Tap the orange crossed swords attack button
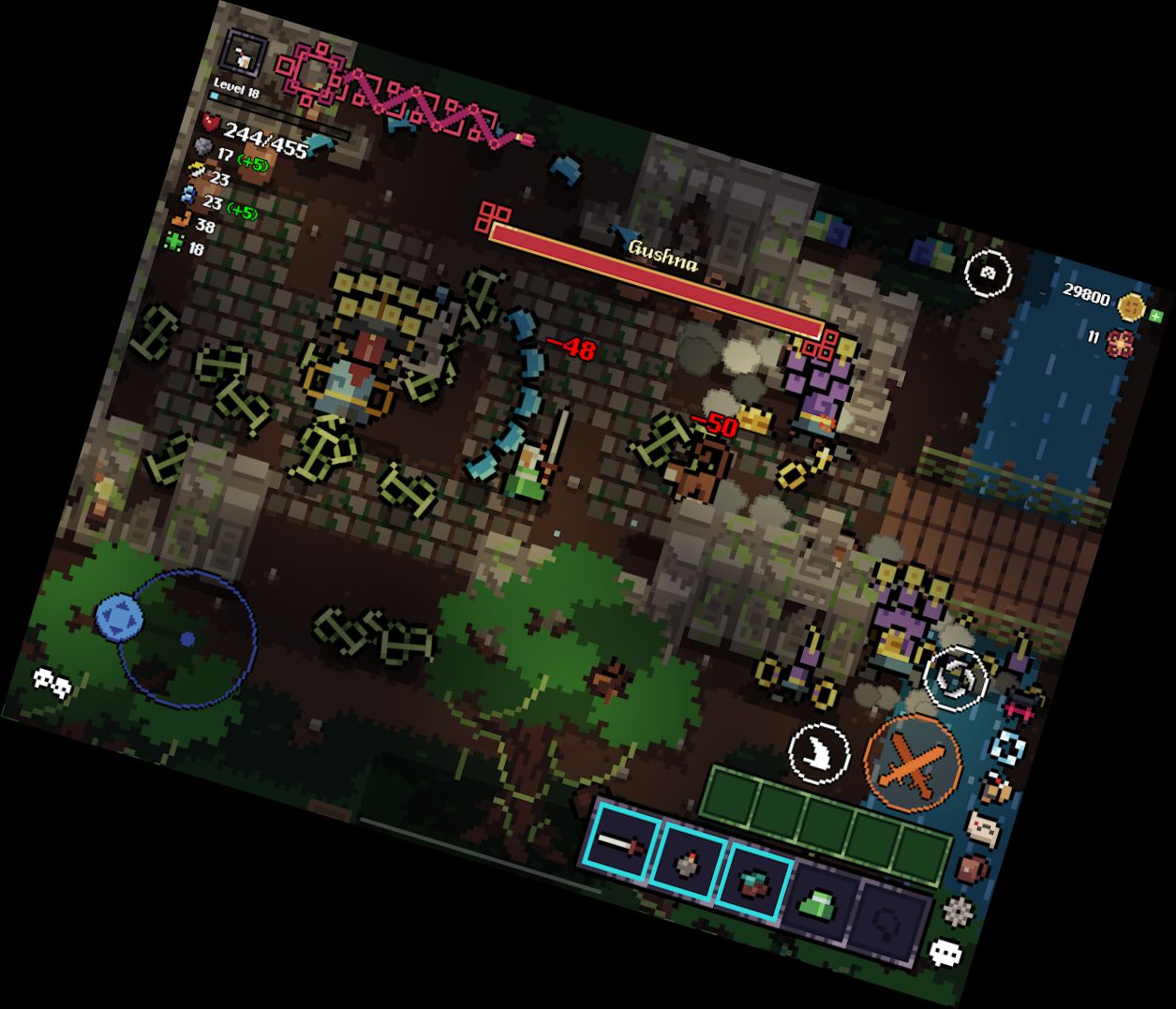1176x1009 pixels. (911, 763)
